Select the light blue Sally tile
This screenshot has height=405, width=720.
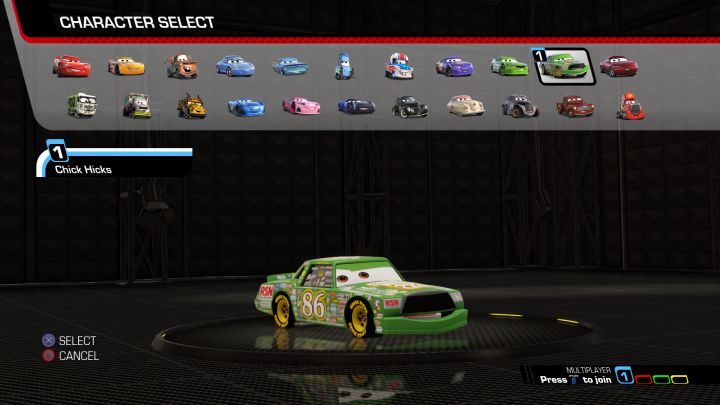pyautogui.click(x=236, y=66)
